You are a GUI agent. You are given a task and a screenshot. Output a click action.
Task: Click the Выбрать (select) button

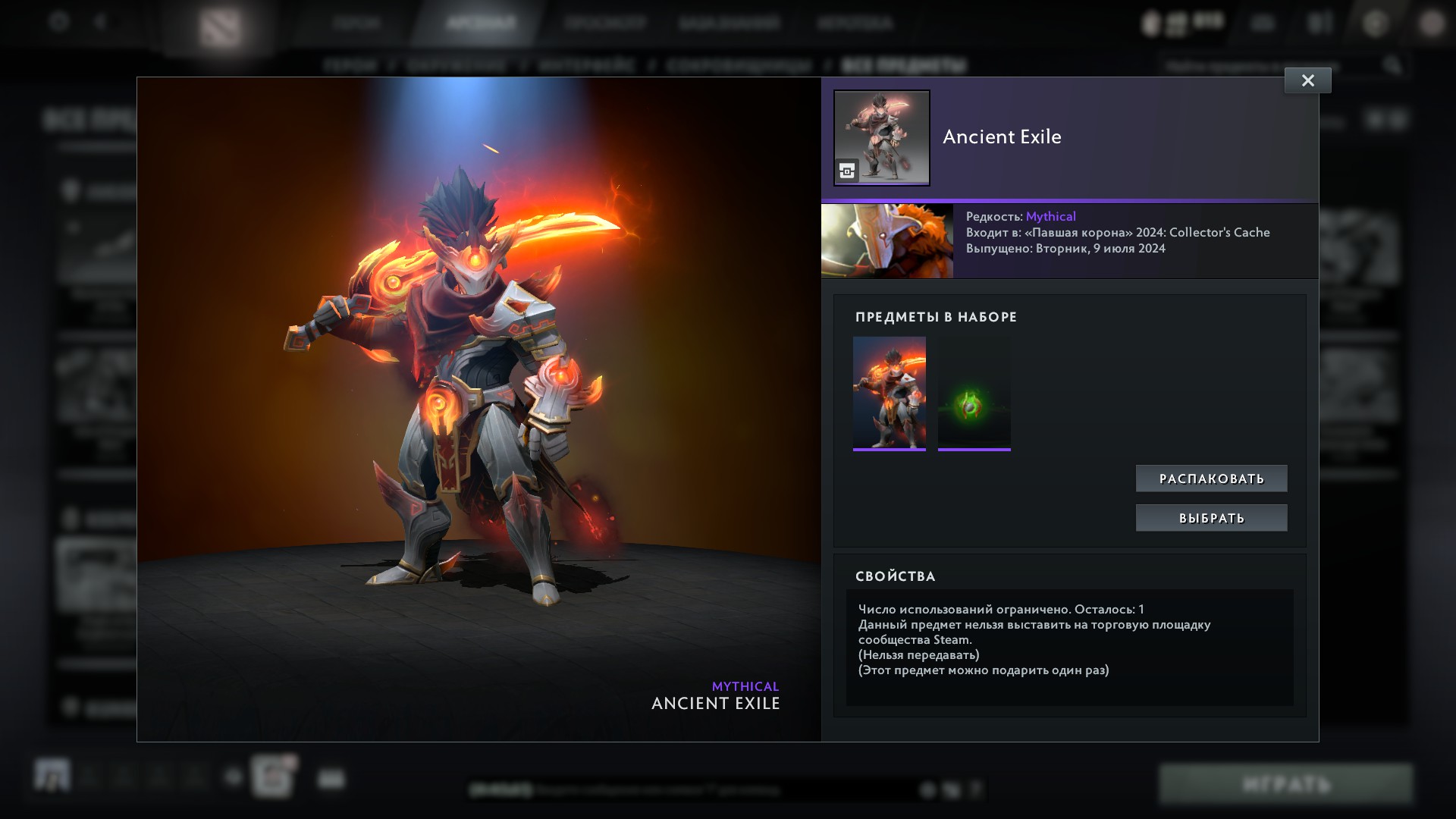pyautogui.click(x=1211, y=518)
